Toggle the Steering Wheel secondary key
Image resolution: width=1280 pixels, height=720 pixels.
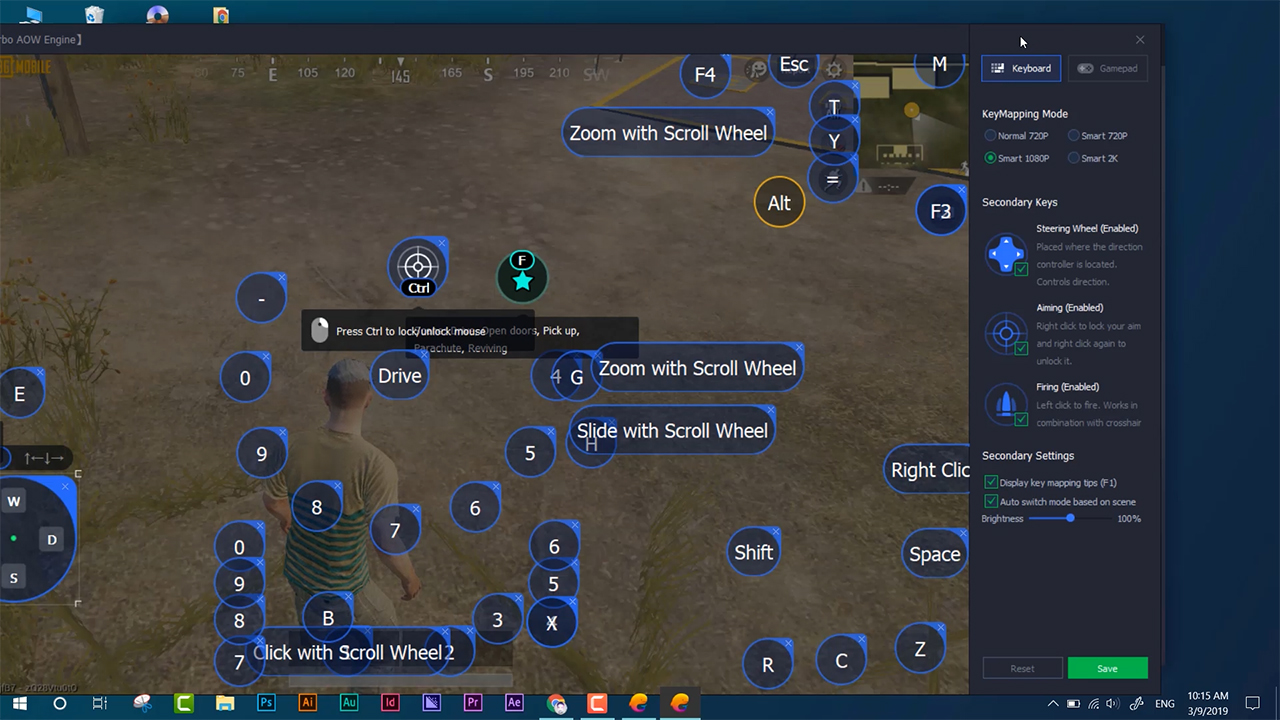pyautogui.click(x=1021, y=269)
